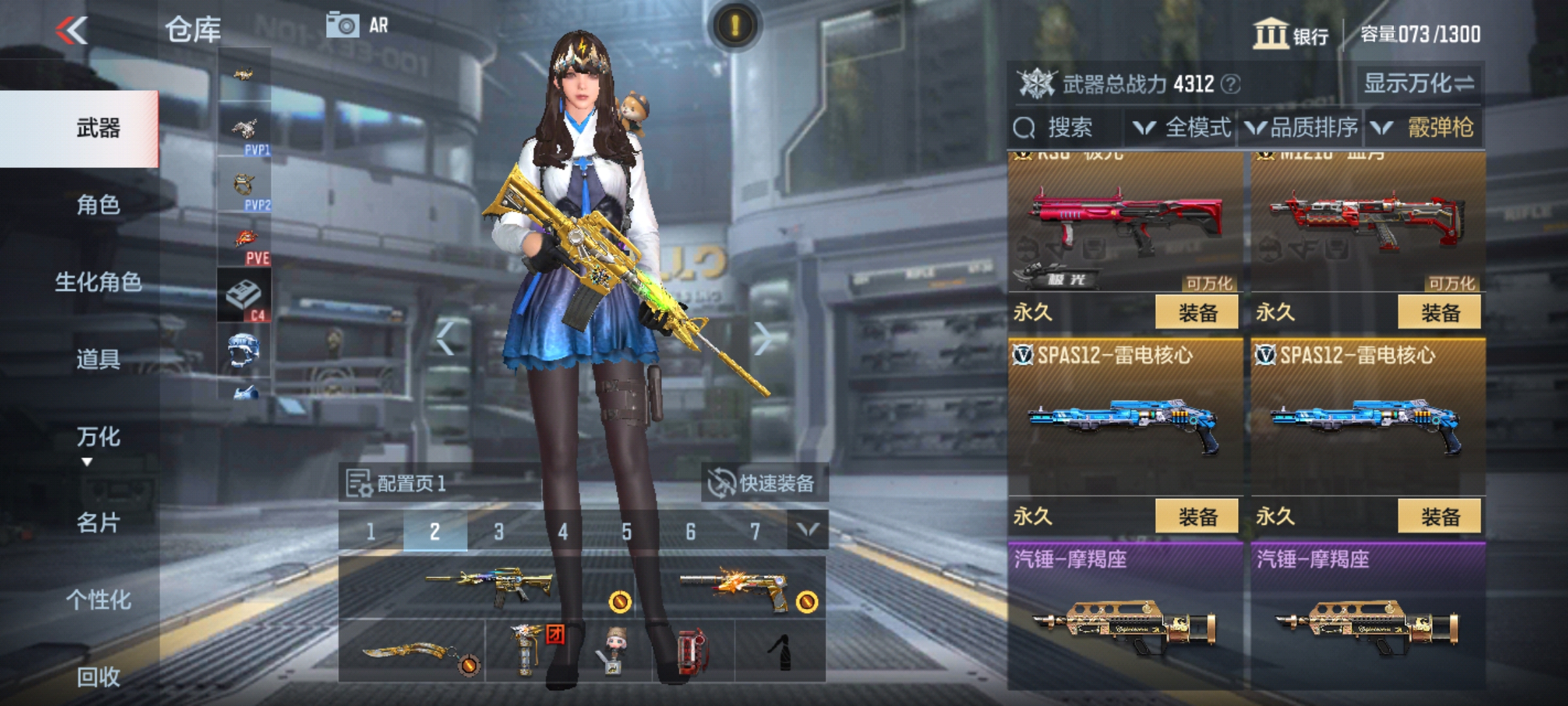
Task: Click the search magnifier icon
Action: pos(1024,127)
